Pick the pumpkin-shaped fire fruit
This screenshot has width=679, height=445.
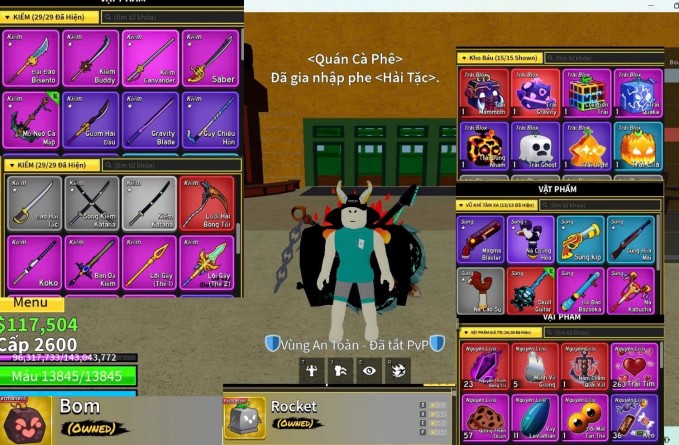(637, 148)
